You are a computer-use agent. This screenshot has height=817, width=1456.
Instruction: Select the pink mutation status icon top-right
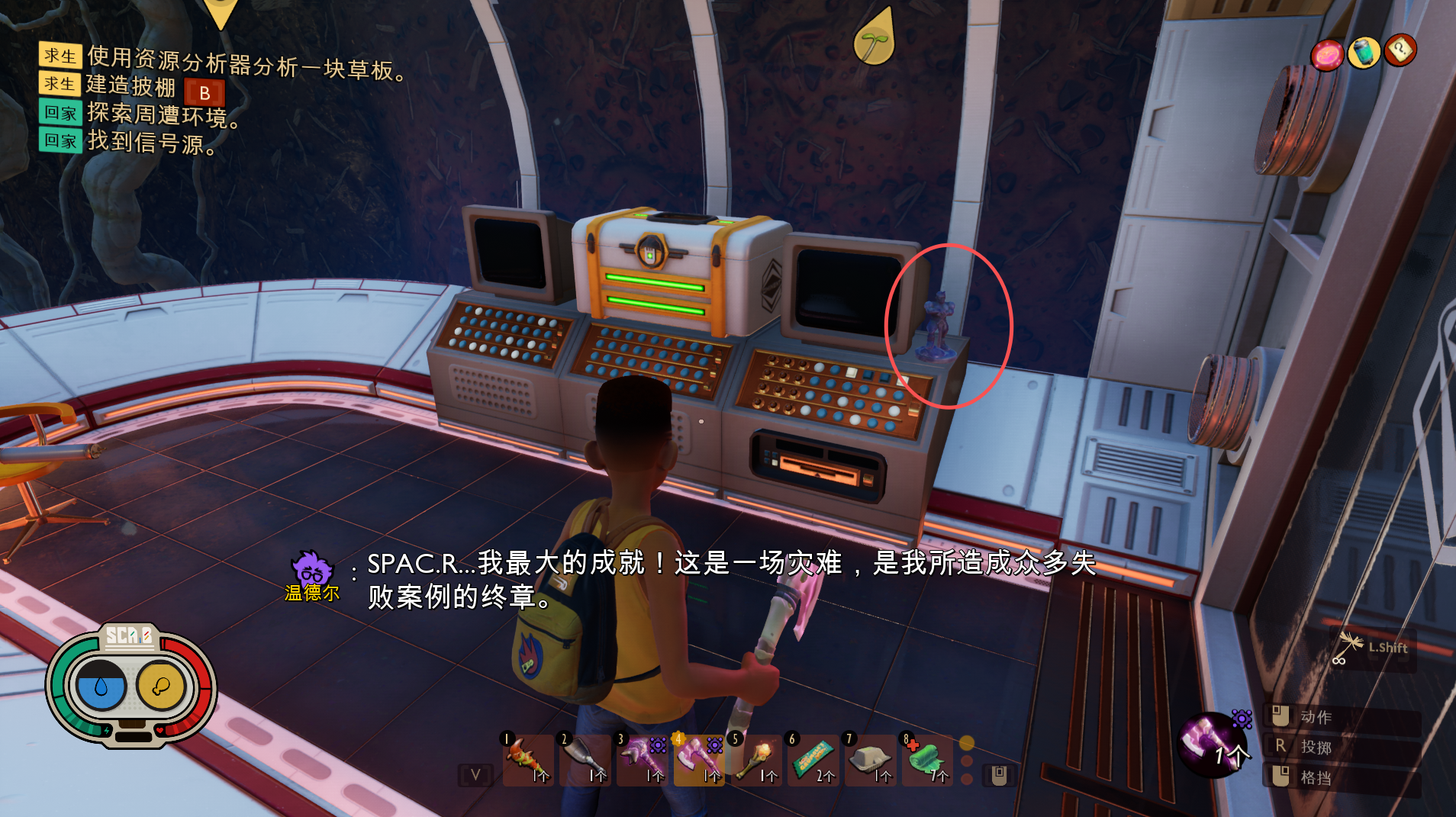tap(1326, 54)
